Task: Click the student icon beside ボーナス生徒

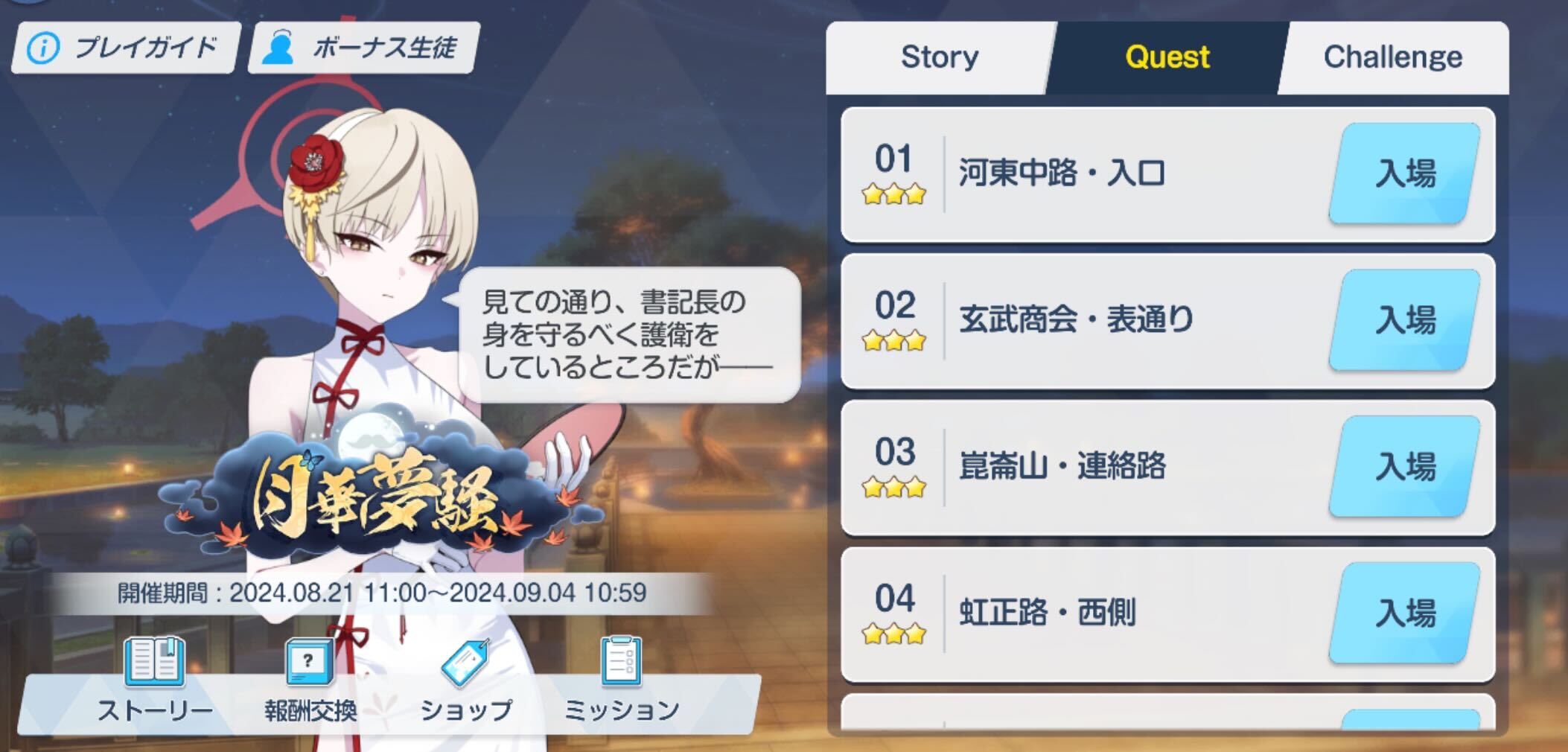Action: coord(281,47)
